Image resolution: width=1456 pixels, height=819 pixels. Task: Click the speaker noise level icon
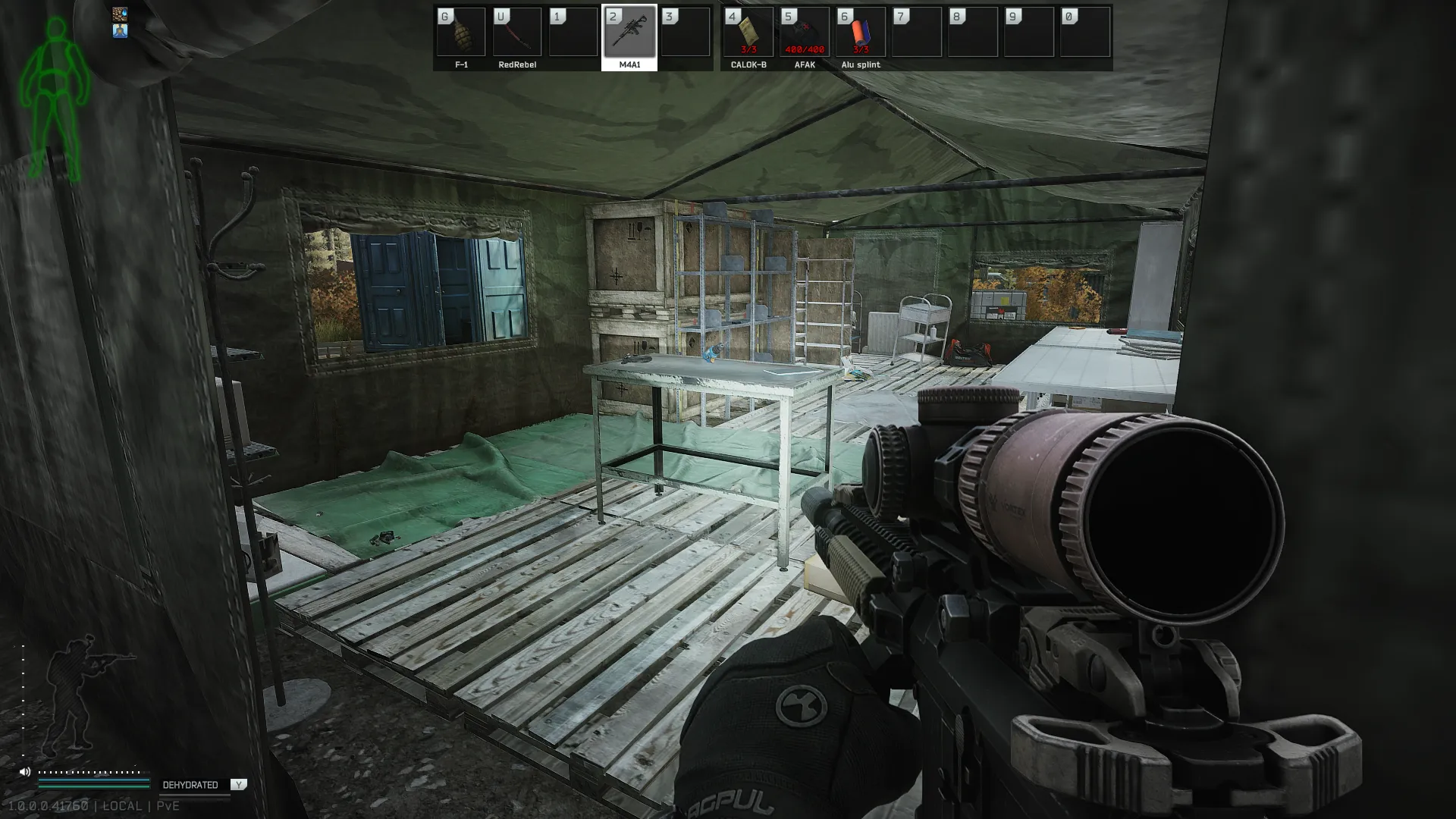(24, 772)
